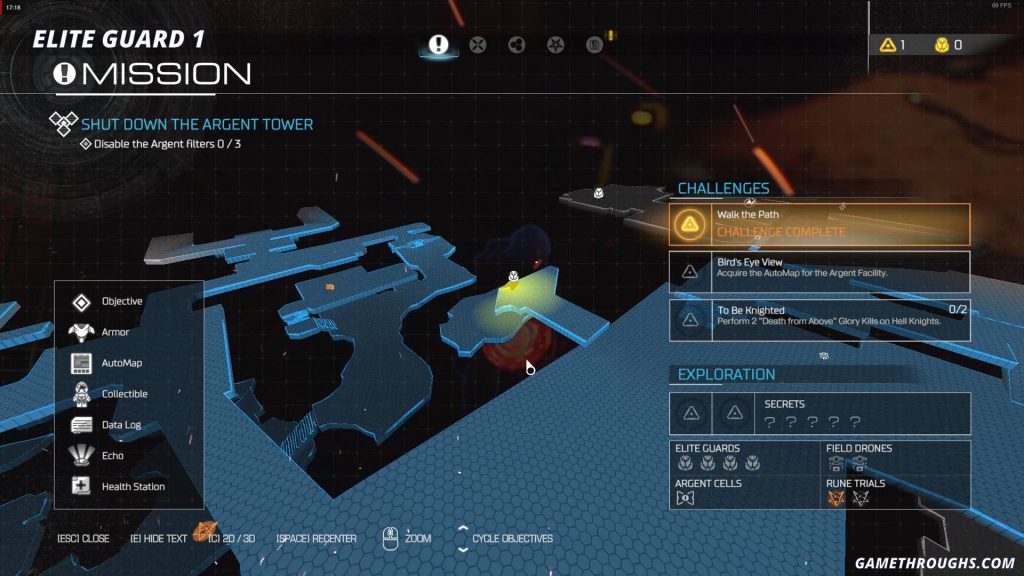Click the Shut Down the Argent Tower objective
This screenshot has width=1024, height=576.
(197, 125)
